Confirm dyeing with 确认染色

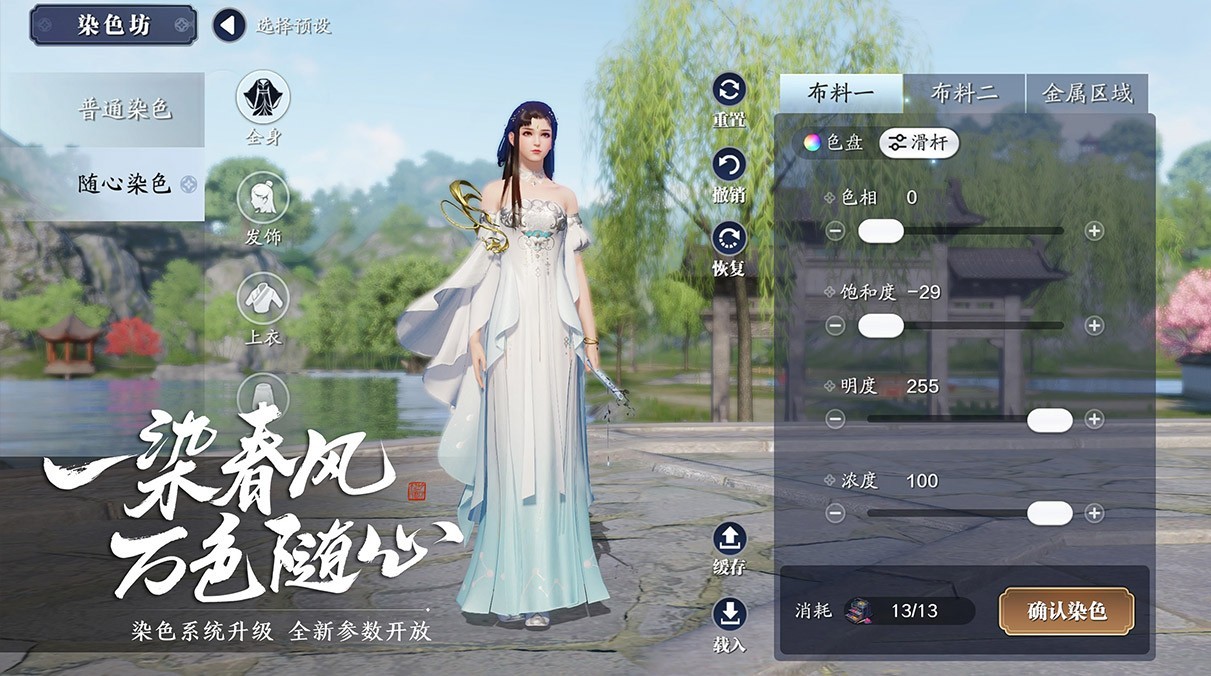click(x=1066, y=611)
